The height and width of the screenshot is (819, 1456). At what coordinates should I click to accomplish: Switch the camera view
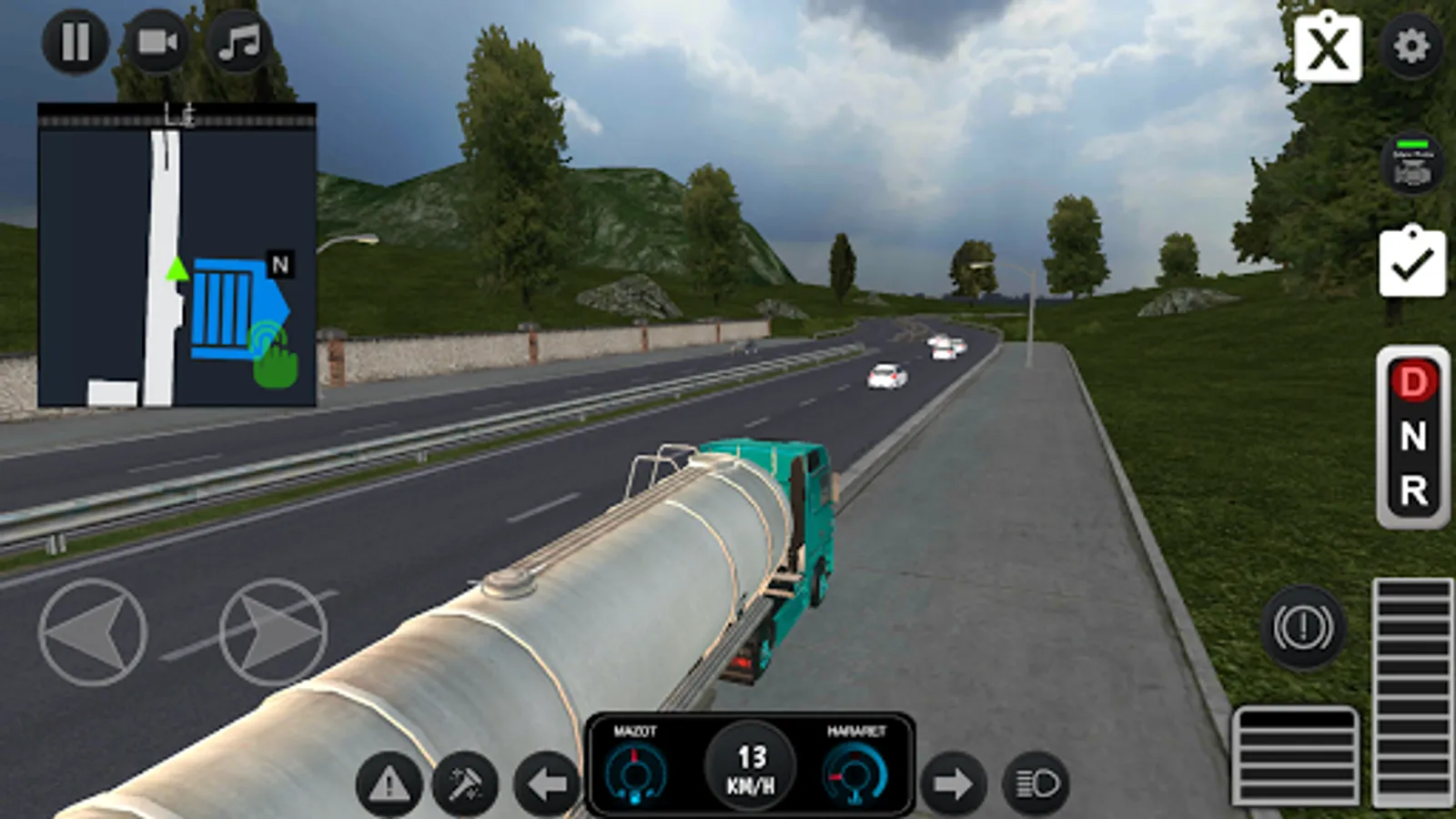(157, 43)
